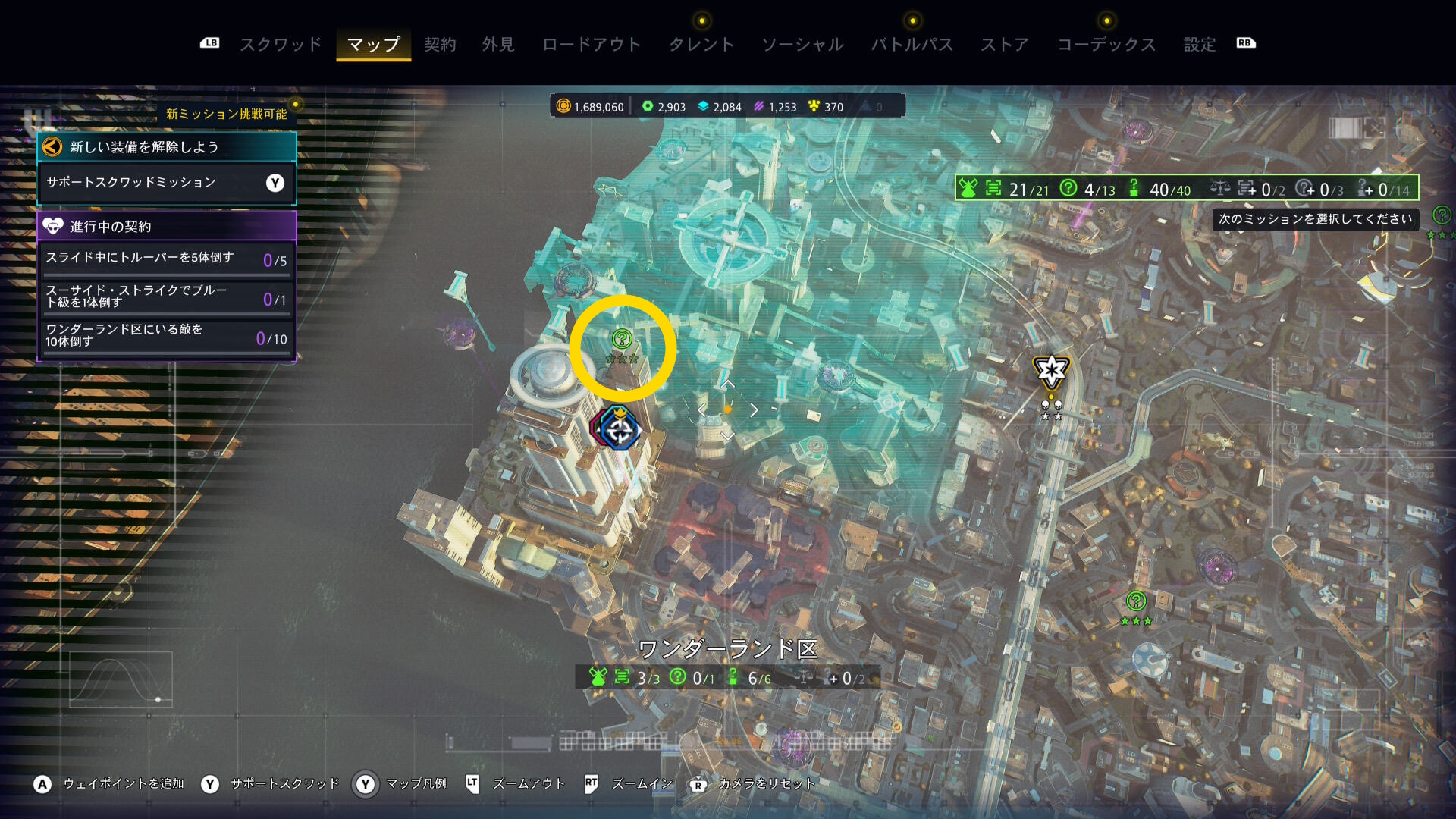Select the マップ tab
The image size is (1456, 819).
[x=374, y=45]
